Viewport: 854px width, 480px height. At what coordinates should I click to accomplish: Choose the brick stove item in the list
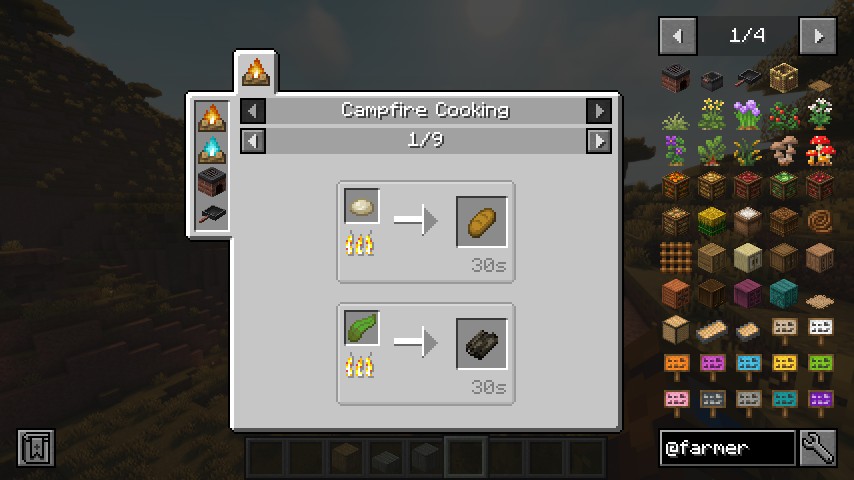point(676,78)
